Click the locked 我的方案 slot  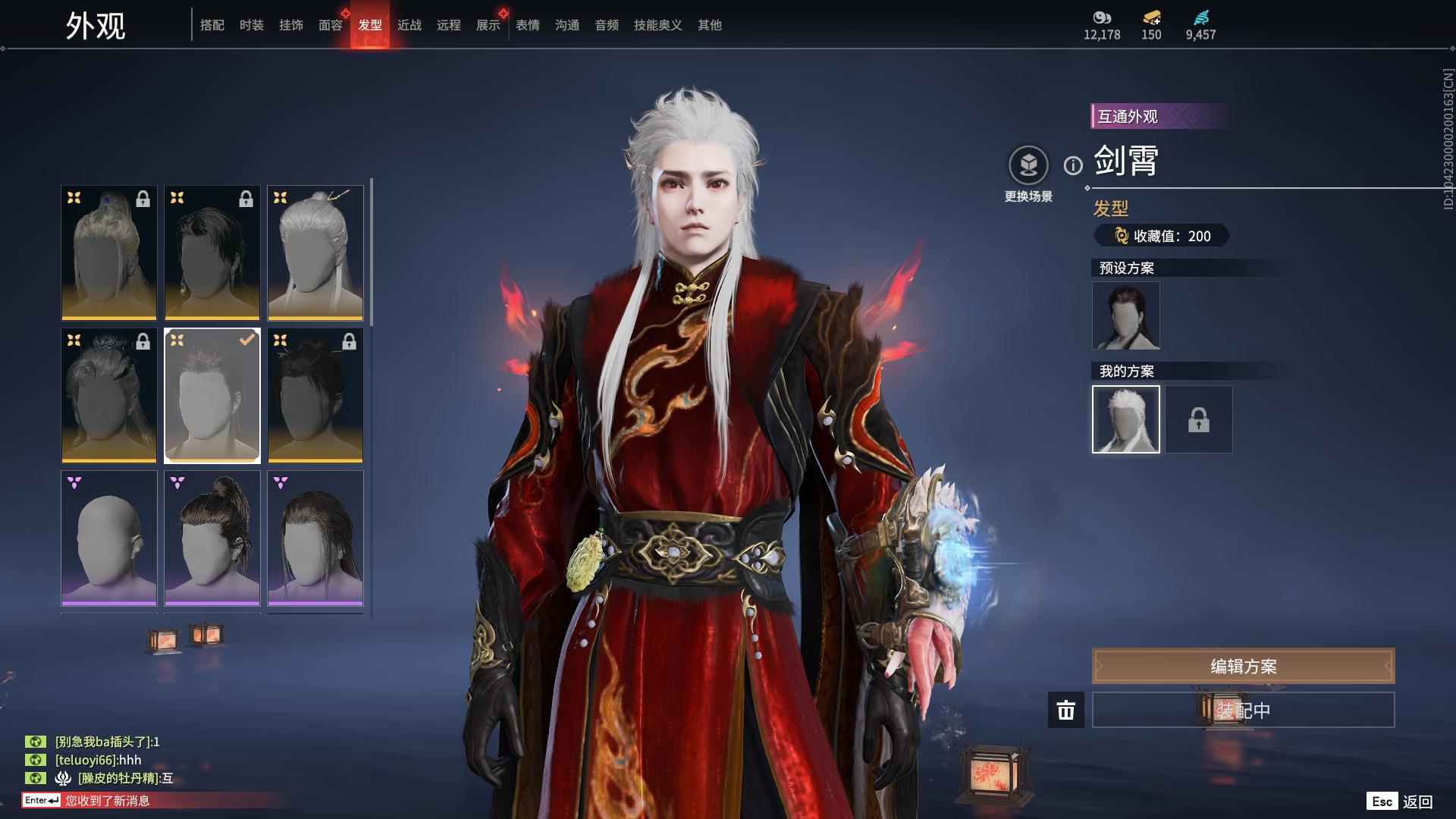[x=1199, y=419]
